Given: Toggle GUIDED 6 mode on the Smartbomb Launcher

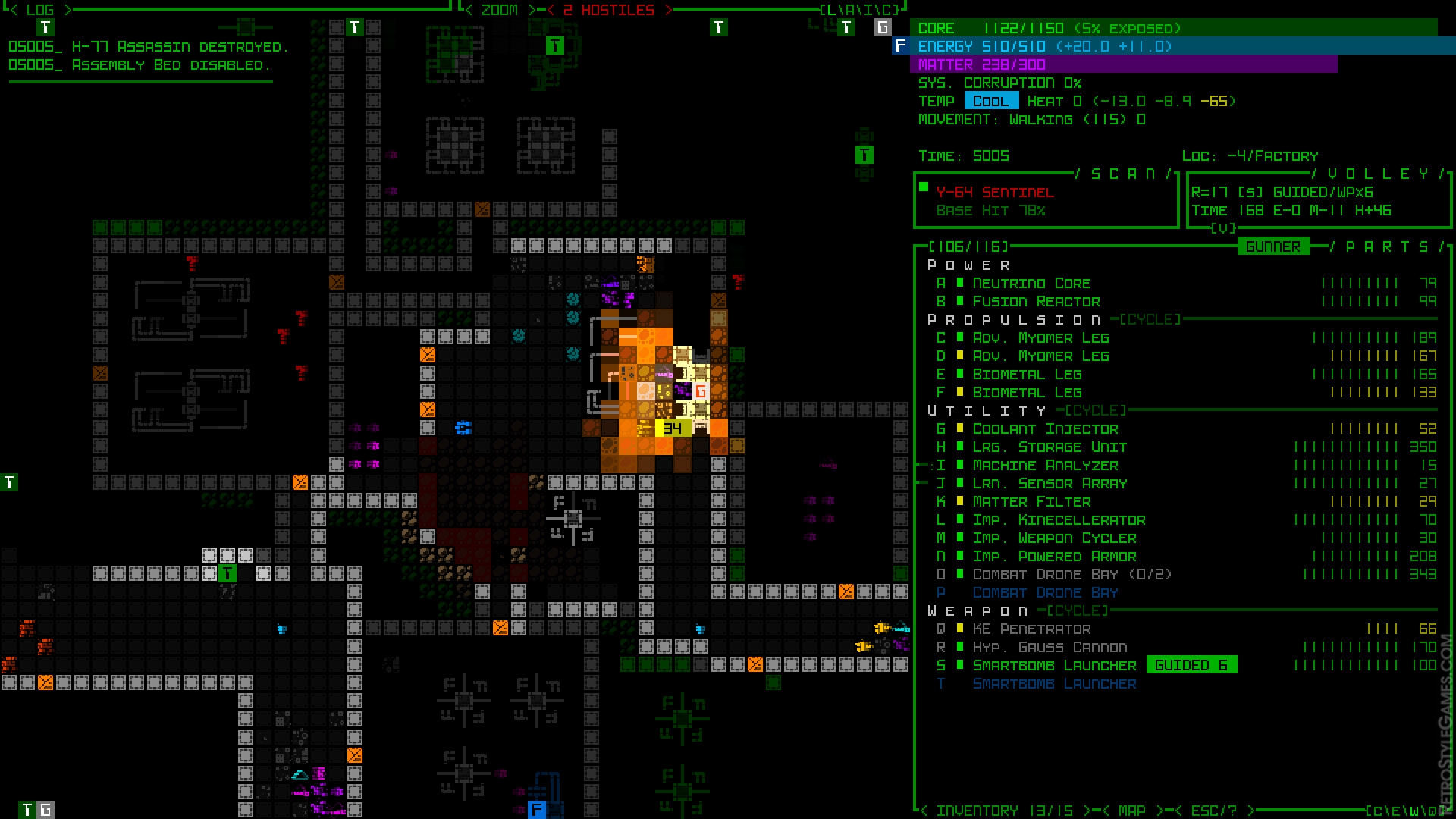Looking at the screenshot, I should [x=1192, y=664].
